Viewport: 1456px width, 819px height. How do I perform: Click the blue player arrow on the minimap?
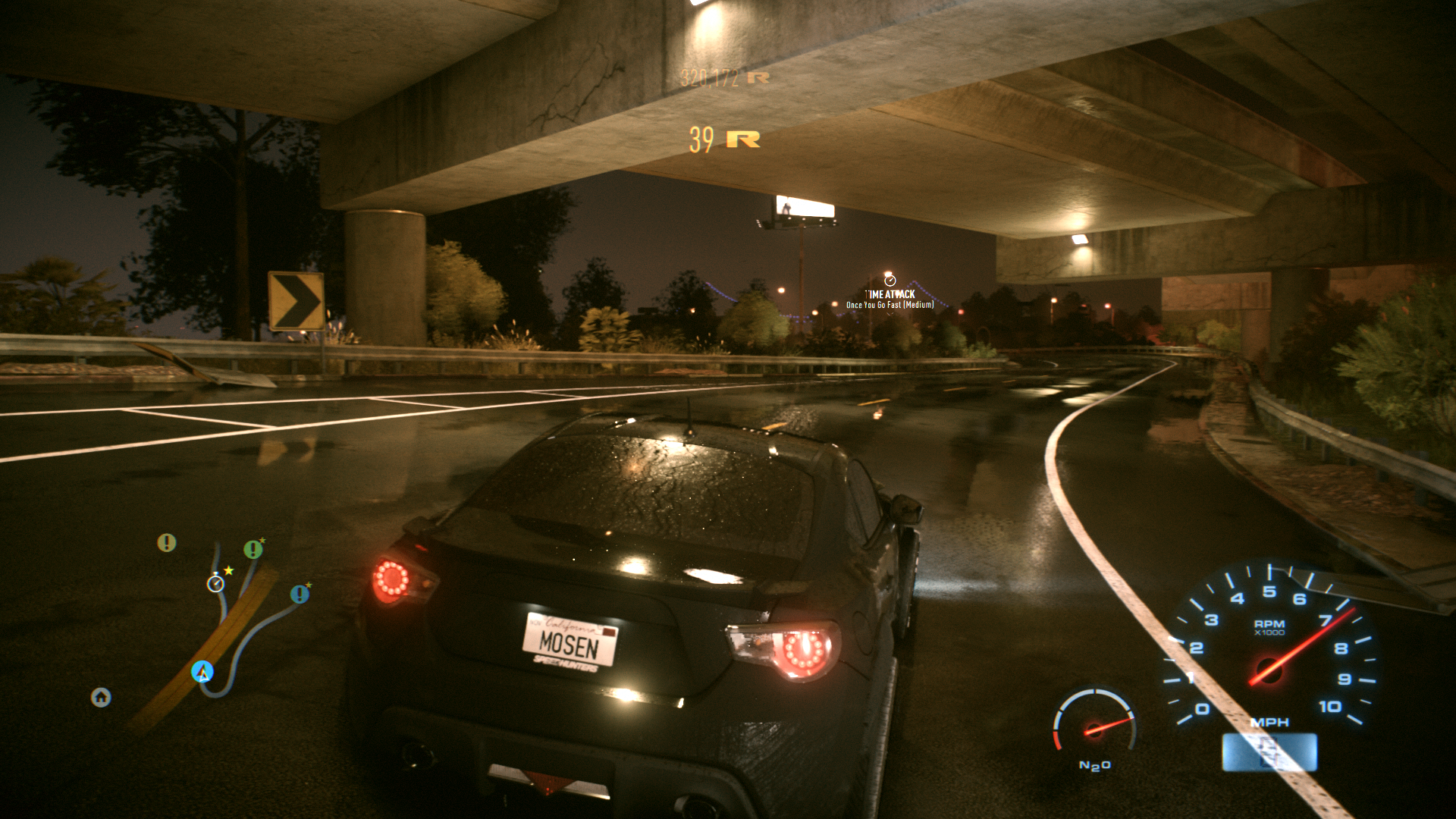(202, 671)
